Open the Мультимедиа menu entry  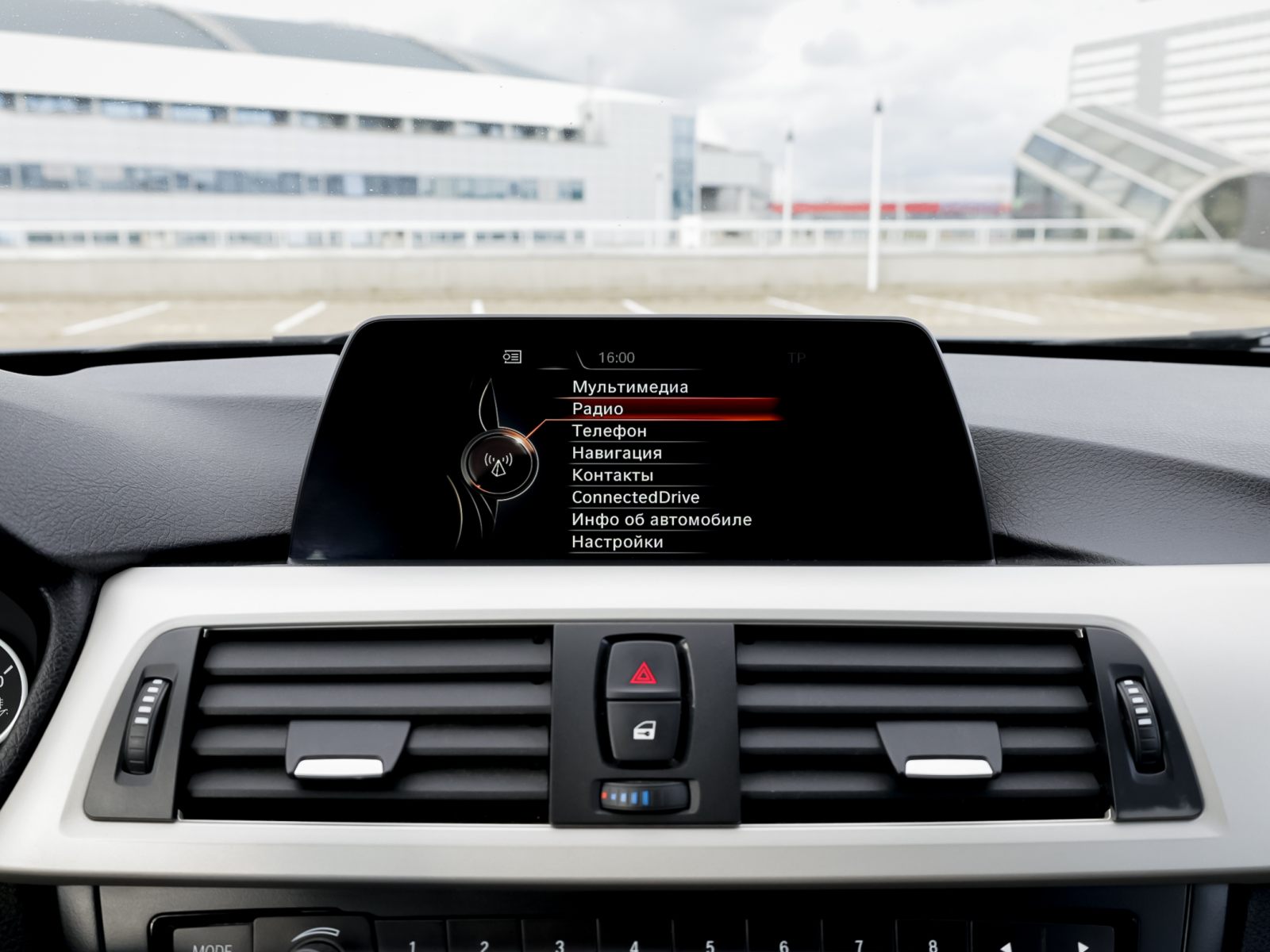(630, 387)
